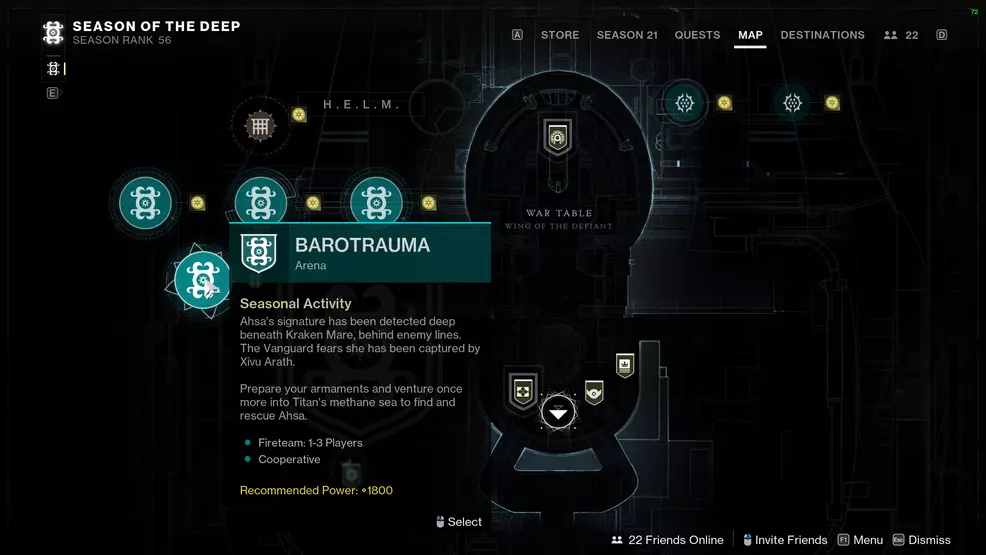This screenshot has height=555, width=986.
Task: Select the banner icon with eye emblem
Action: click(x=594, y=392)
